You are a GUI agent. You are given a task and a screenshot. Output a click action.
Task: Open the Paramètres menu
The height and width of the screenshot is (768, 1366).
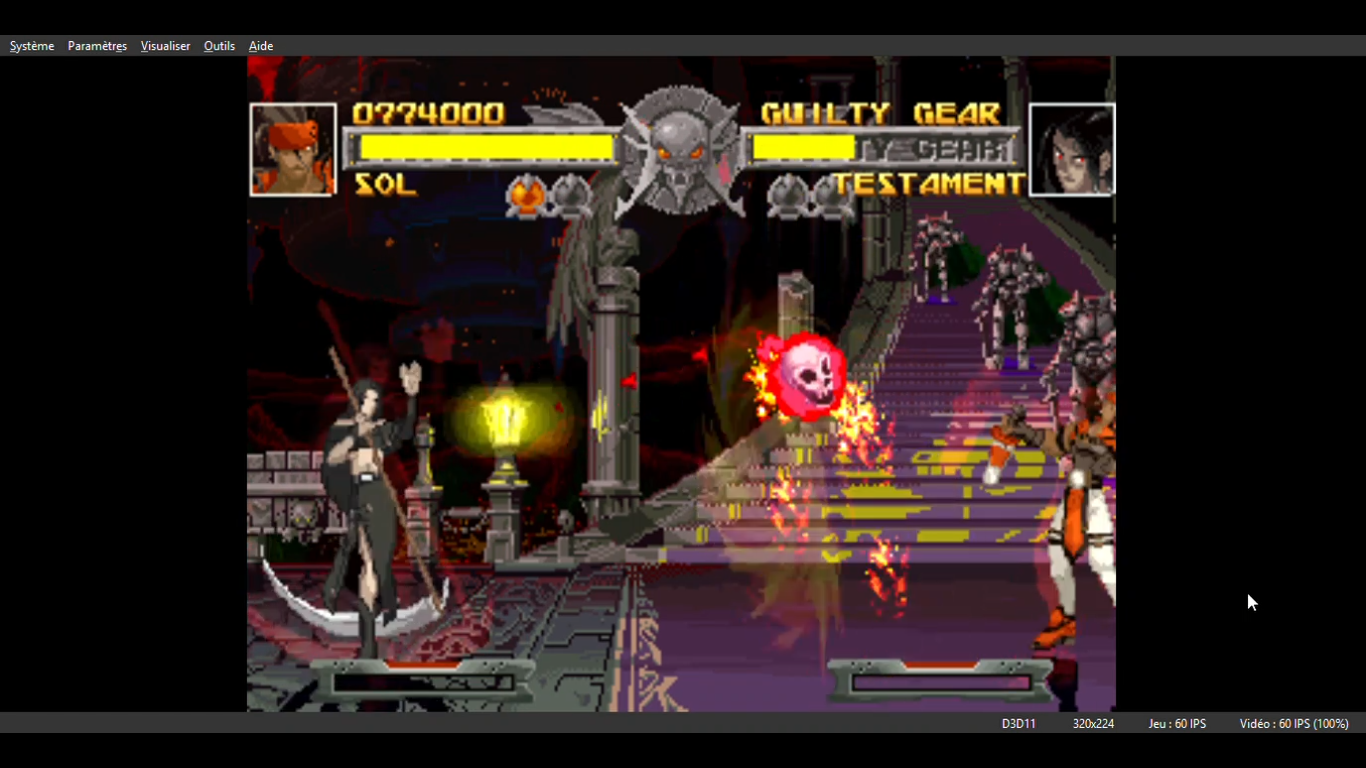click(97, 46)
